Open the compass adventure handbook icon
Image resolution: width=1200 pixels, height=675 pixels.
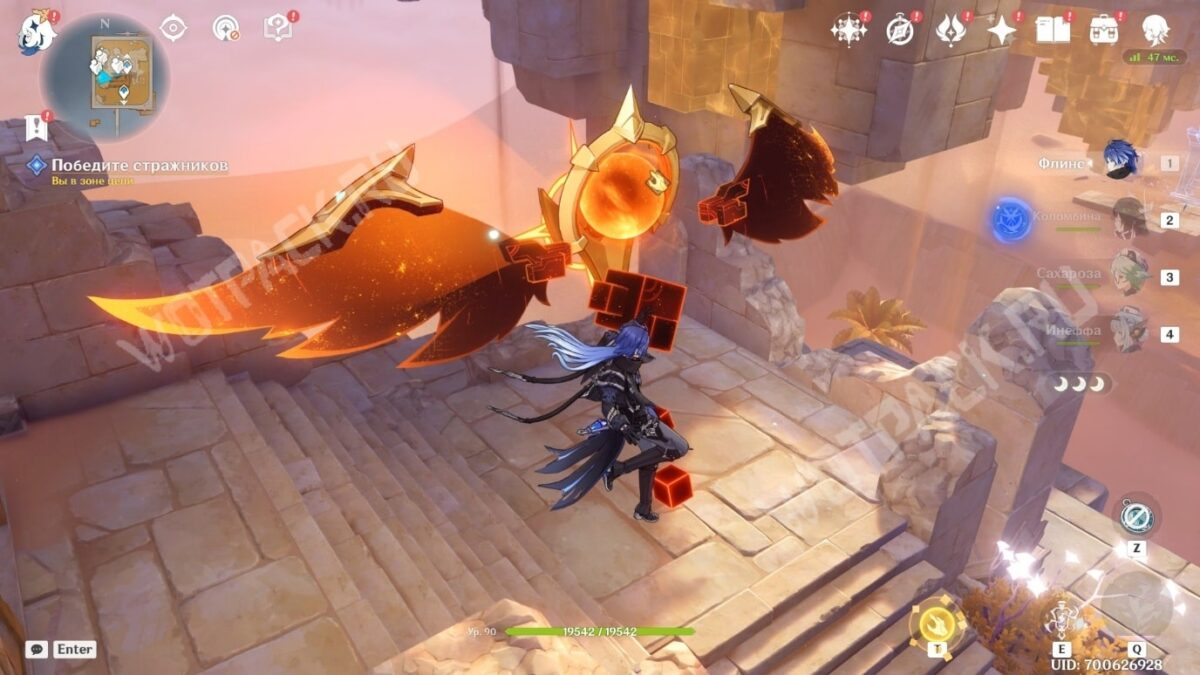pyautogui.click(x=900, y=30)
